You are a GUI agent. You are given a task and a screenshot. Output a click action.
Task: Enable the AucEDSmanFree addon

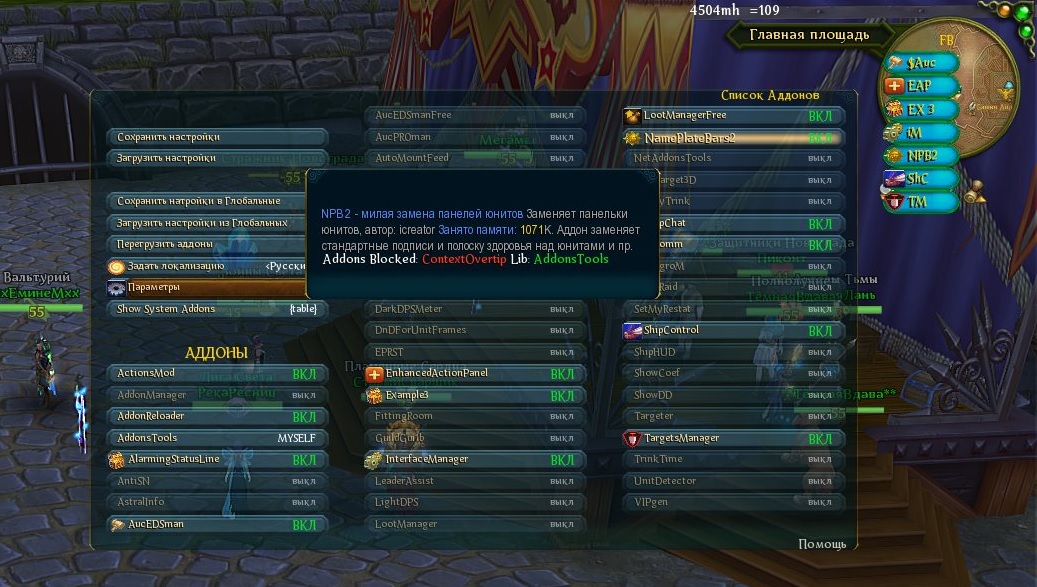474,115
